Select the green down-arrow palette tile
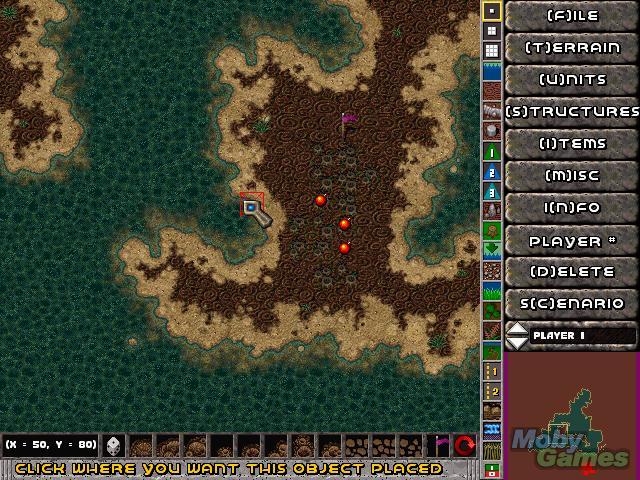 (491, 249)
